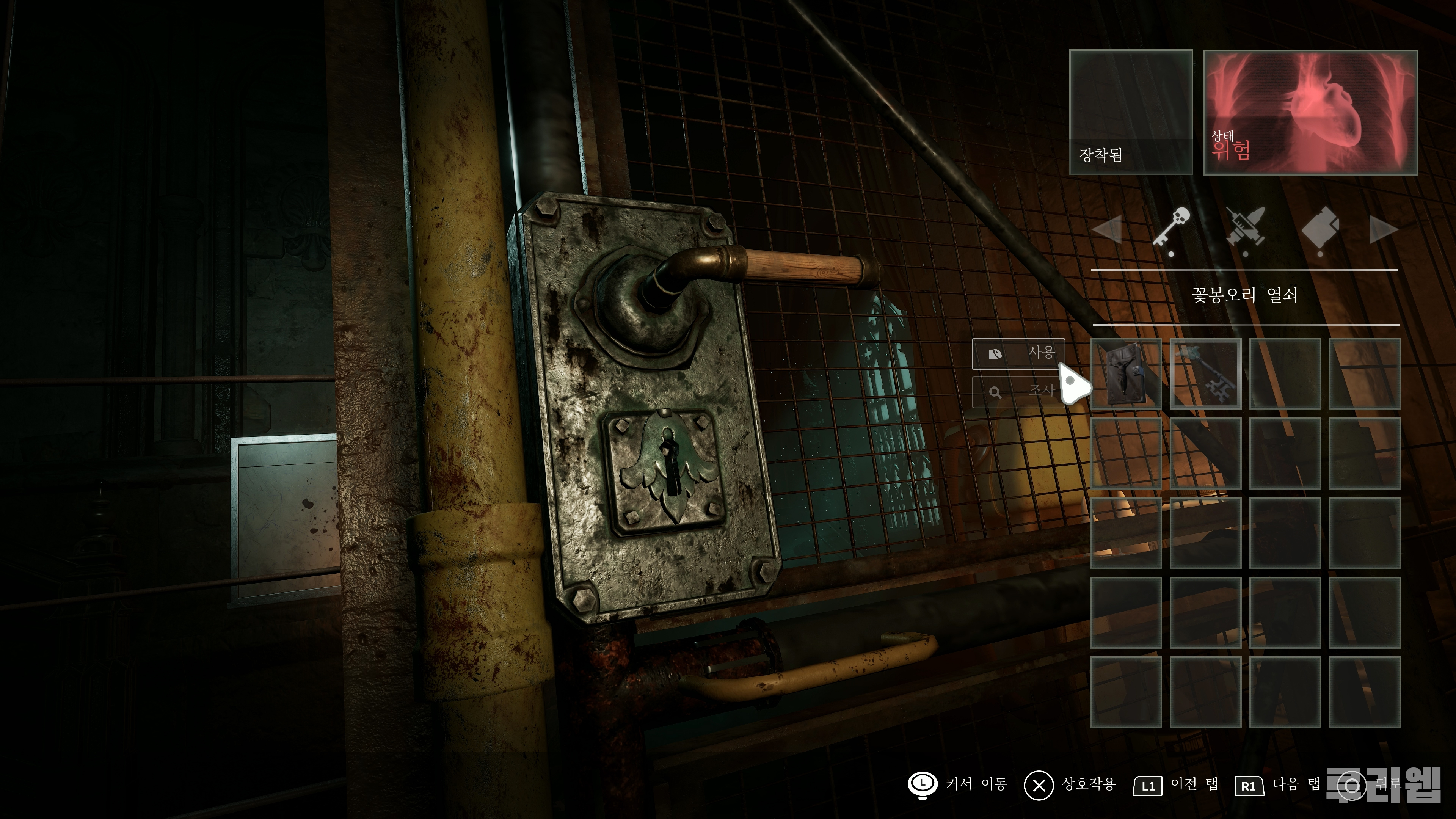Select the flower bud key slot
This screenshot has height=819, width=1456.
coord(1205,373)
